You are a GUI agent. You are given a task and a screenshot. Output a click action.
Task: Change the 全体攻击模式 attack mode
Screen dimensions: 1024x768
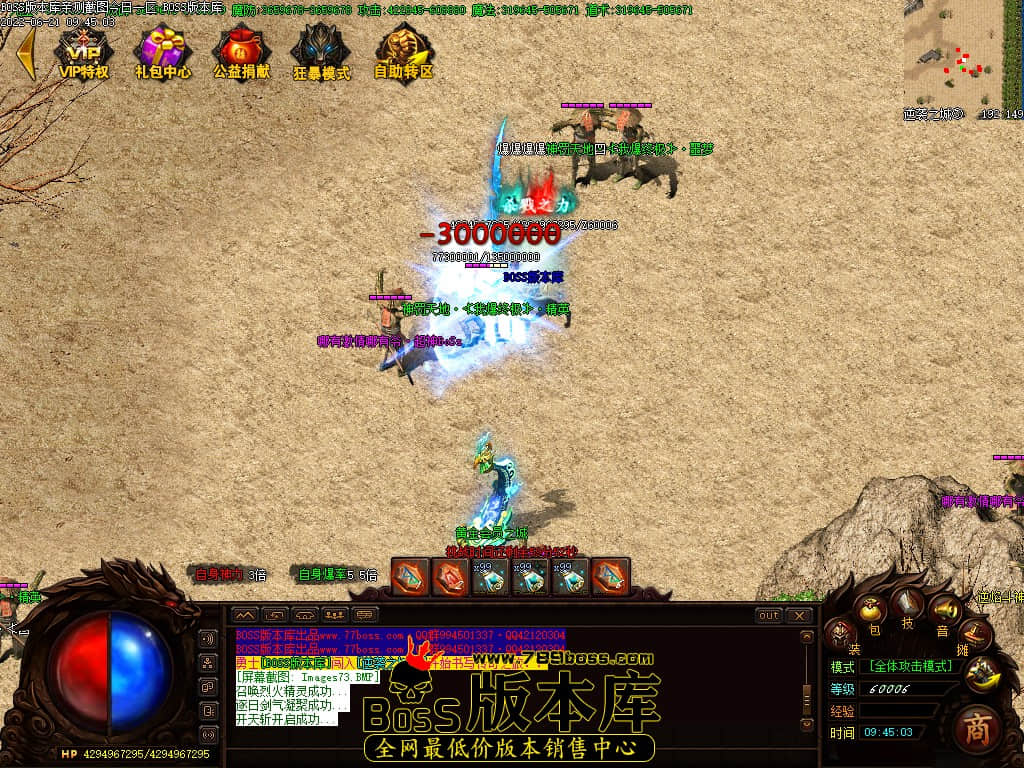(x=910, y=666)
